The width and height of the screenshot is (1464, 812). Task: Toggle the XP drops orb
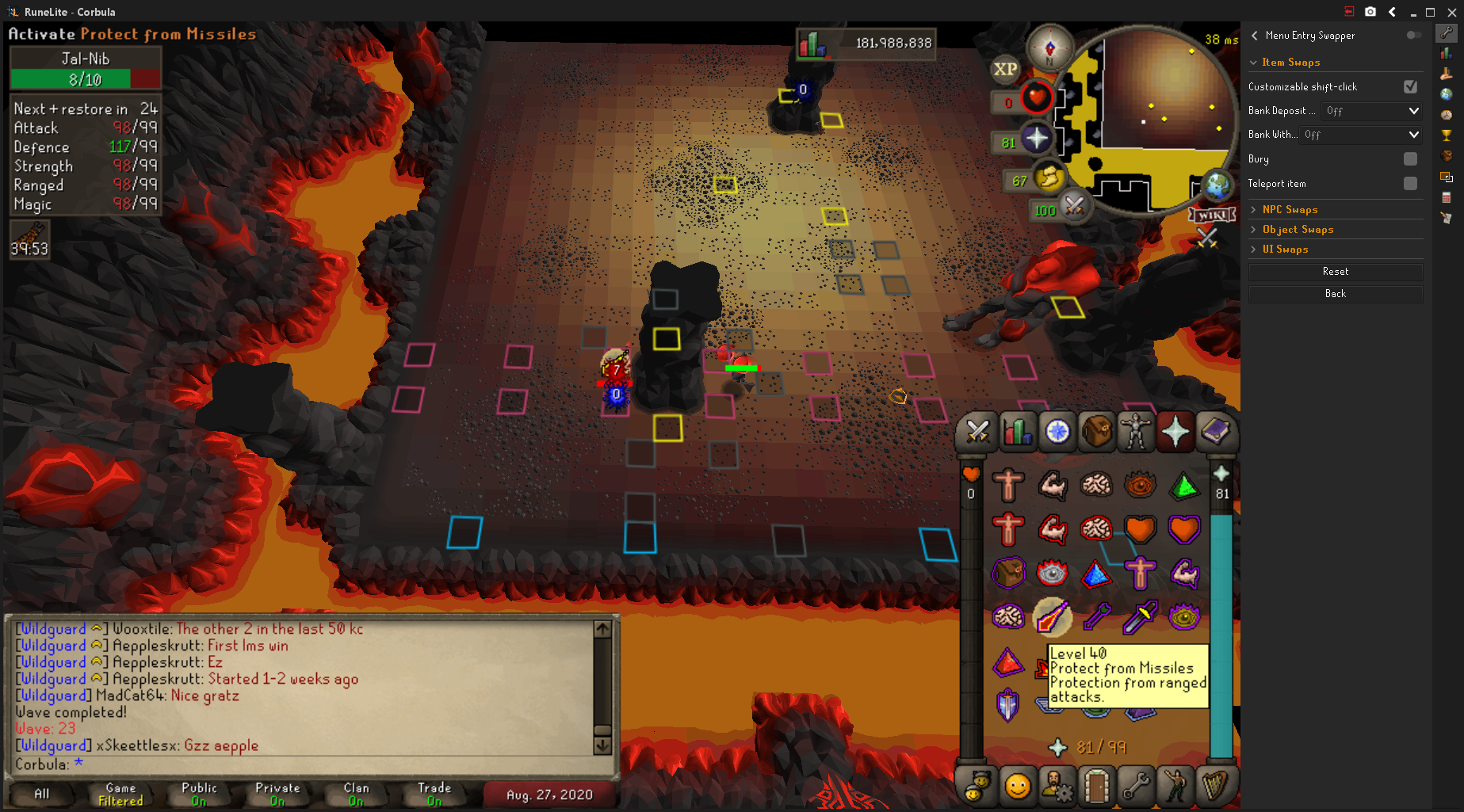pyautogui.click(x=1005, y=69)
